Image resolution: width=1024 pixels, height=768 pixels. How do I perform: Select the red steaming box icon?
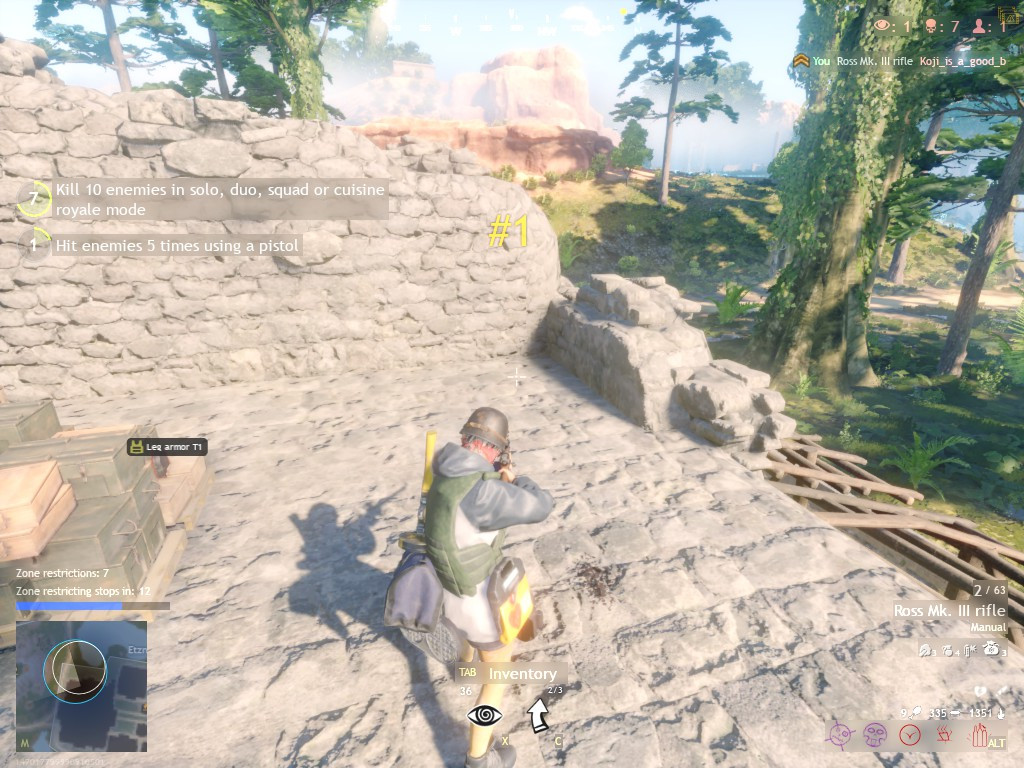[943, 735]
